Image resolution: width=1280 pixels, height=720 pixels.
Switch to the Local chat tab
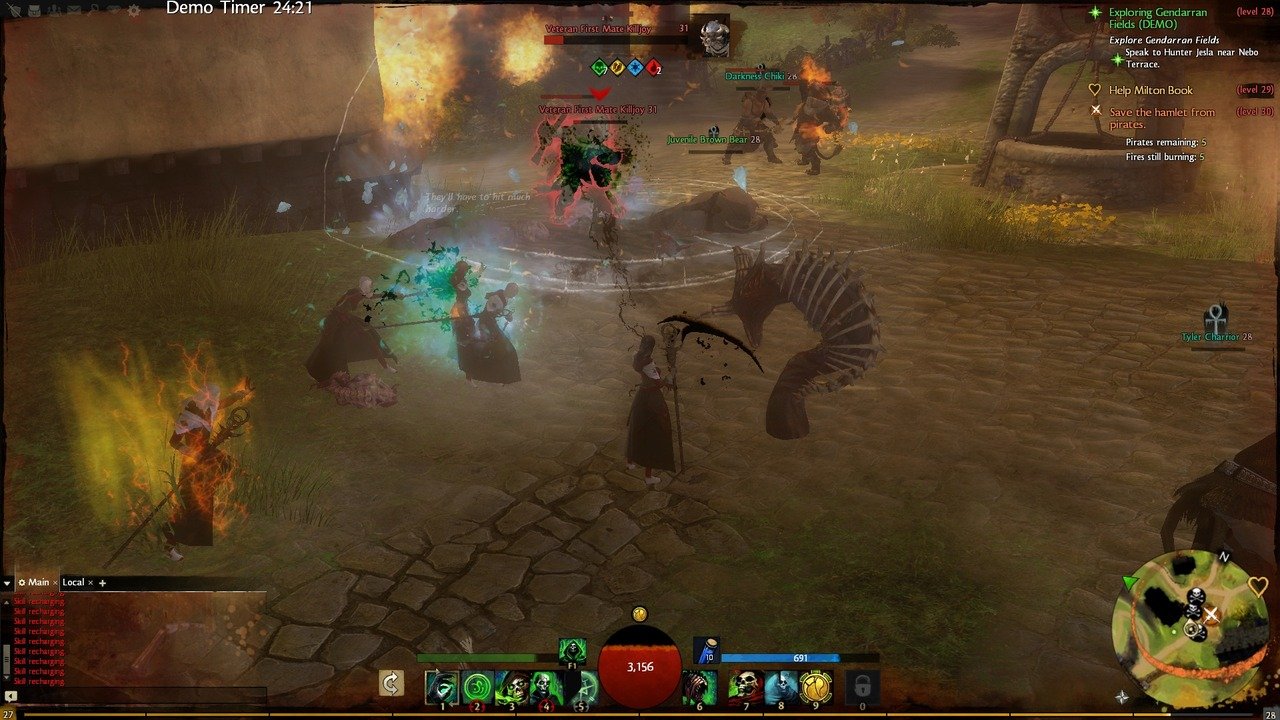(x=73, y=582)
